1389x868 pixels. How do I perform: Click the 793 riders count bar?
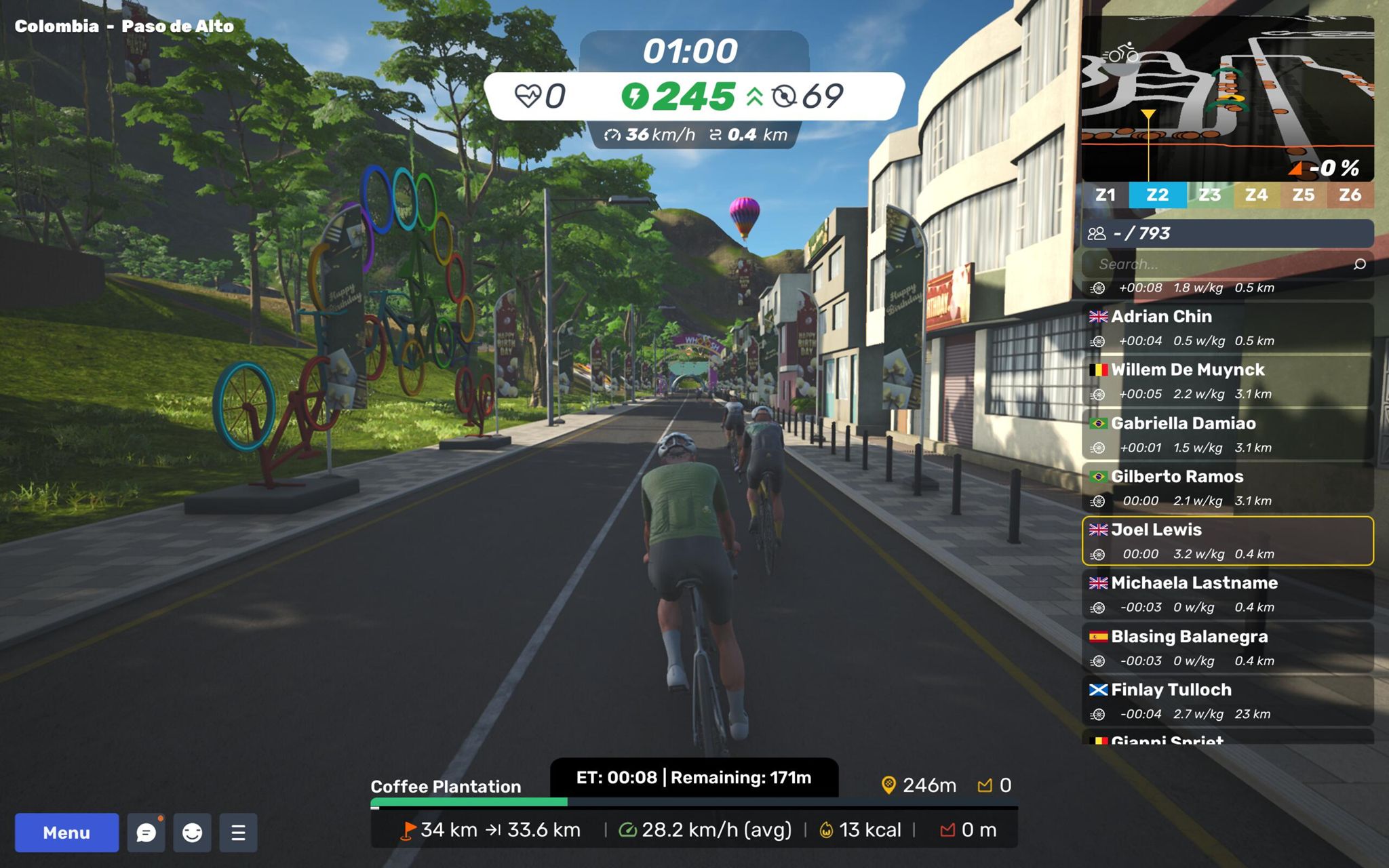pyautogui.click(x=1228, y=233)
